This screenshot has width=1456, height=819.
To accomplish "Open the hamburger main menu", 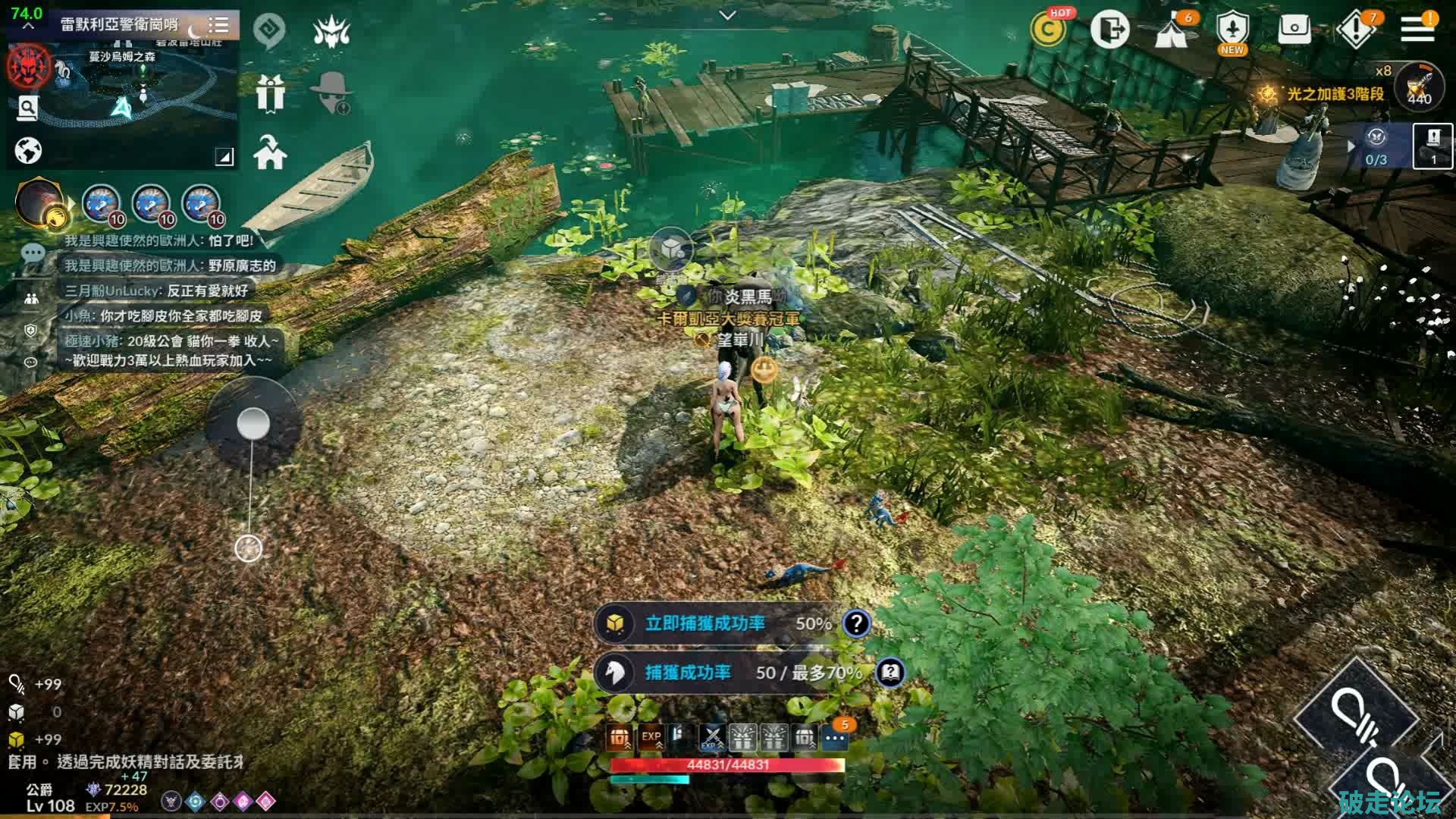I will click(1417, 30).
